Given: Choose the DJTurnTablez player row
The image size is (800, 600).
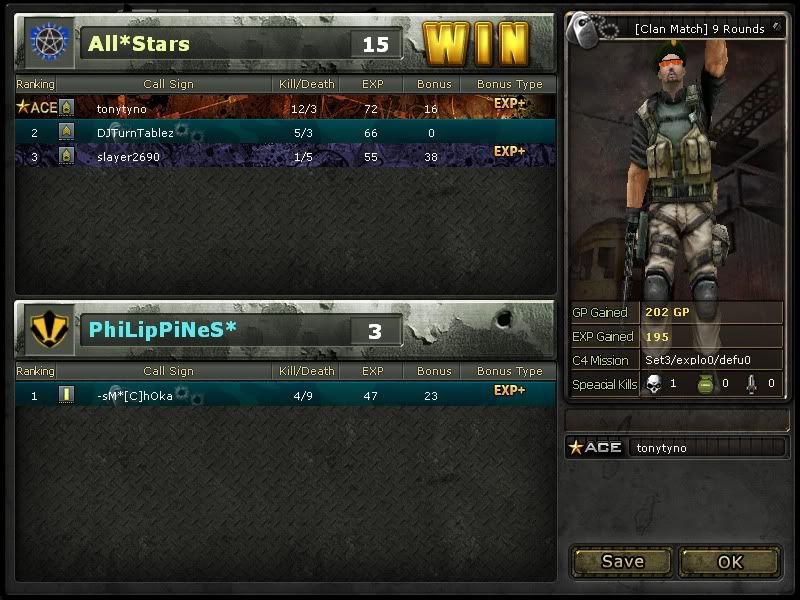Looking at the screenshot, I should coord(285,132).
